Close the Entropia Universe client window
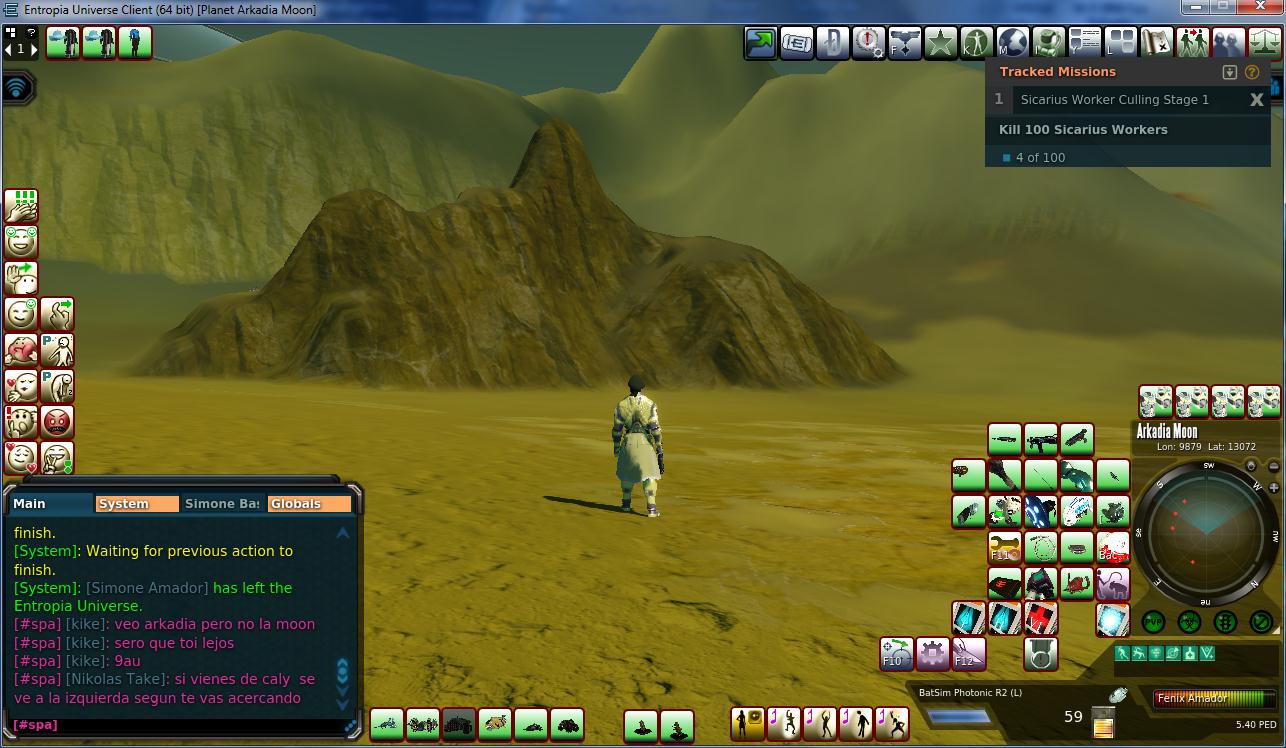Viewport: 1286px width, 748px height. coord(1259,7)
